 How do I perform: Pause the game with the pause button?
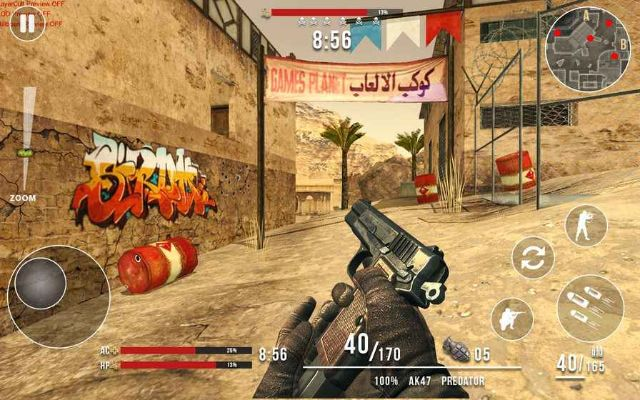tap(27, 24)
